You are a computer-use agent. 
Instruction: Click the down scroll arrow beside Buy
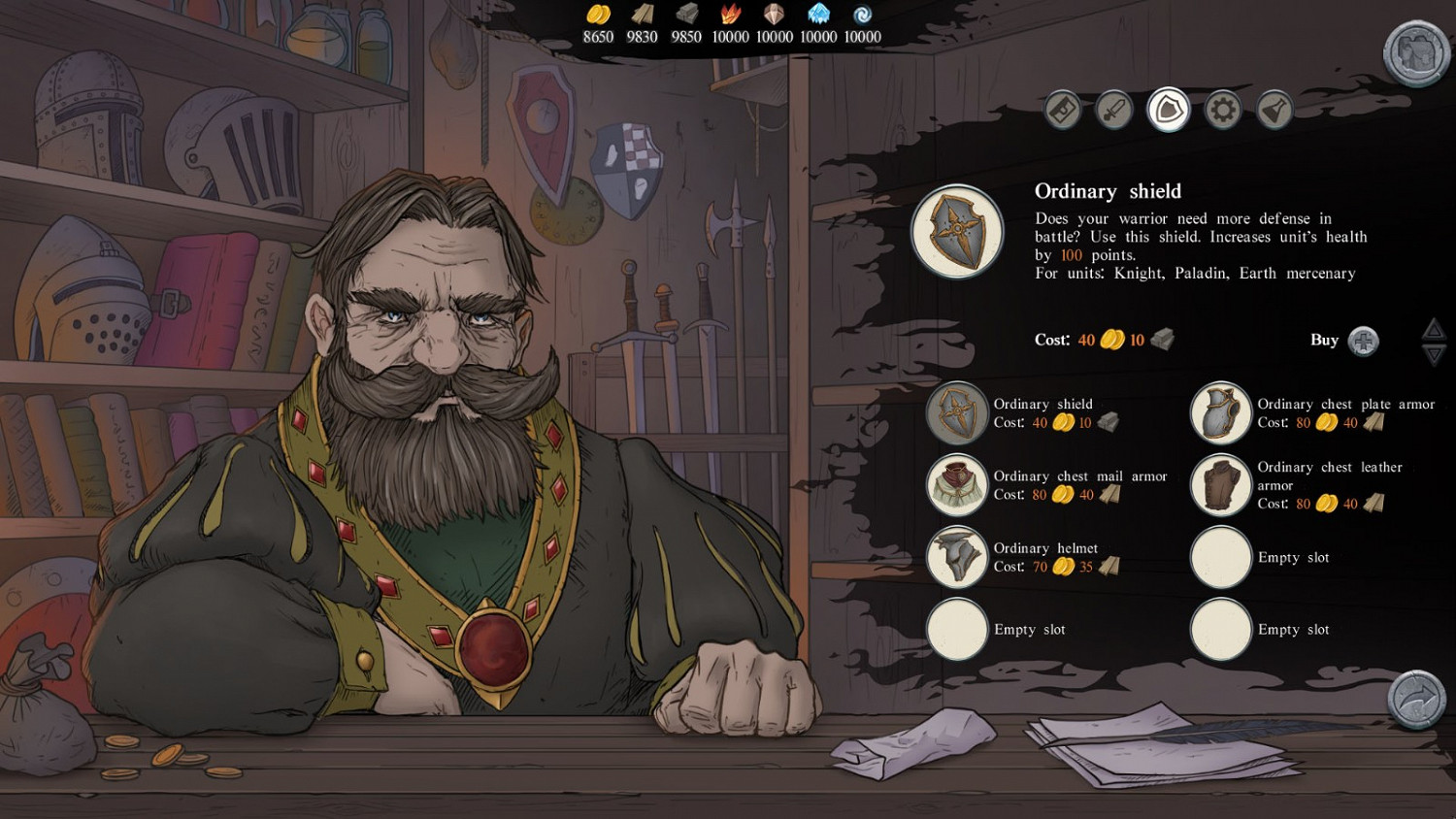pyautogui.click(x=1434, y=355)
